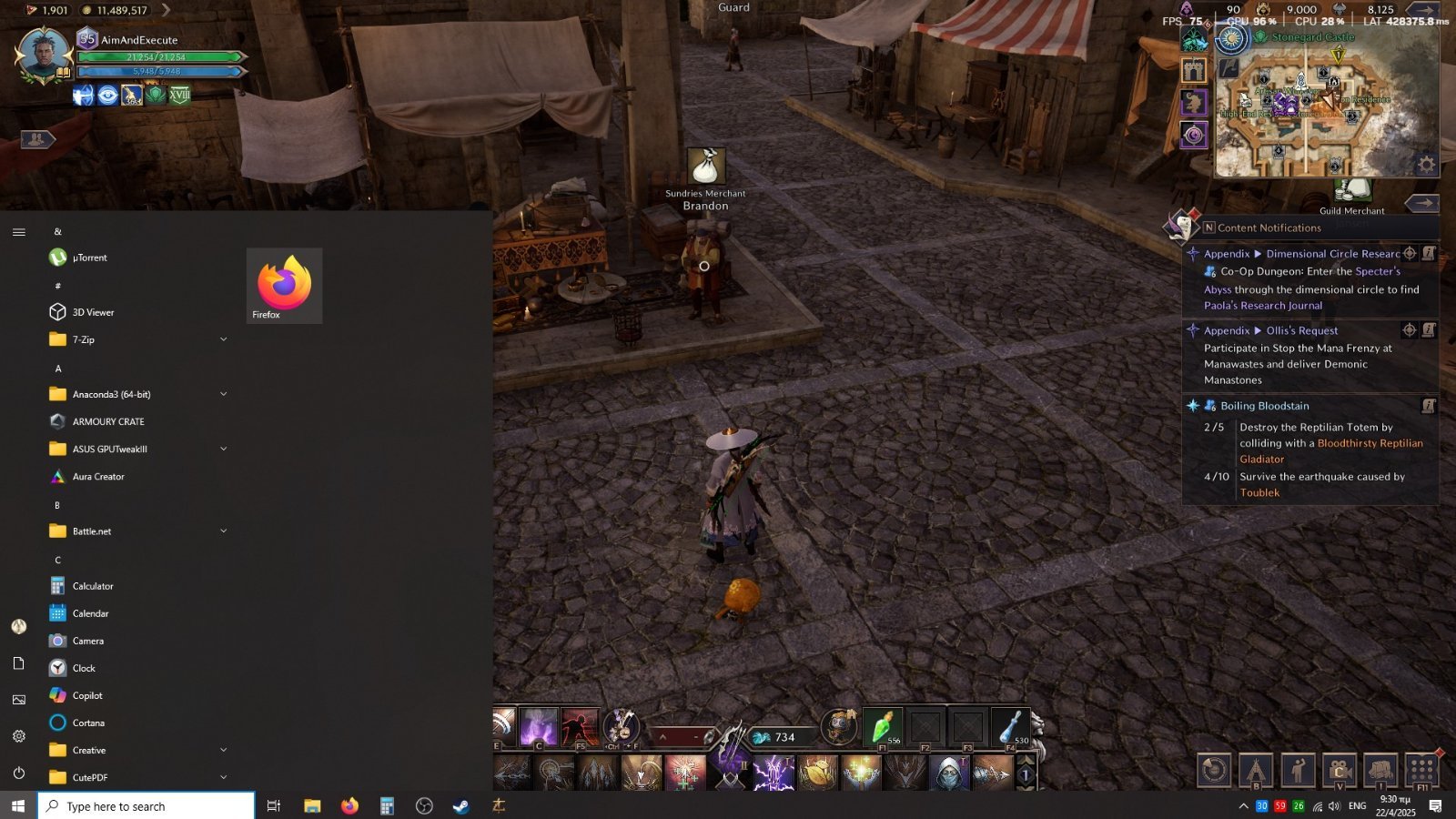This screenshot has width=1456, height=819.
Task: Open the camera mode button
Action: [1339, 770]
